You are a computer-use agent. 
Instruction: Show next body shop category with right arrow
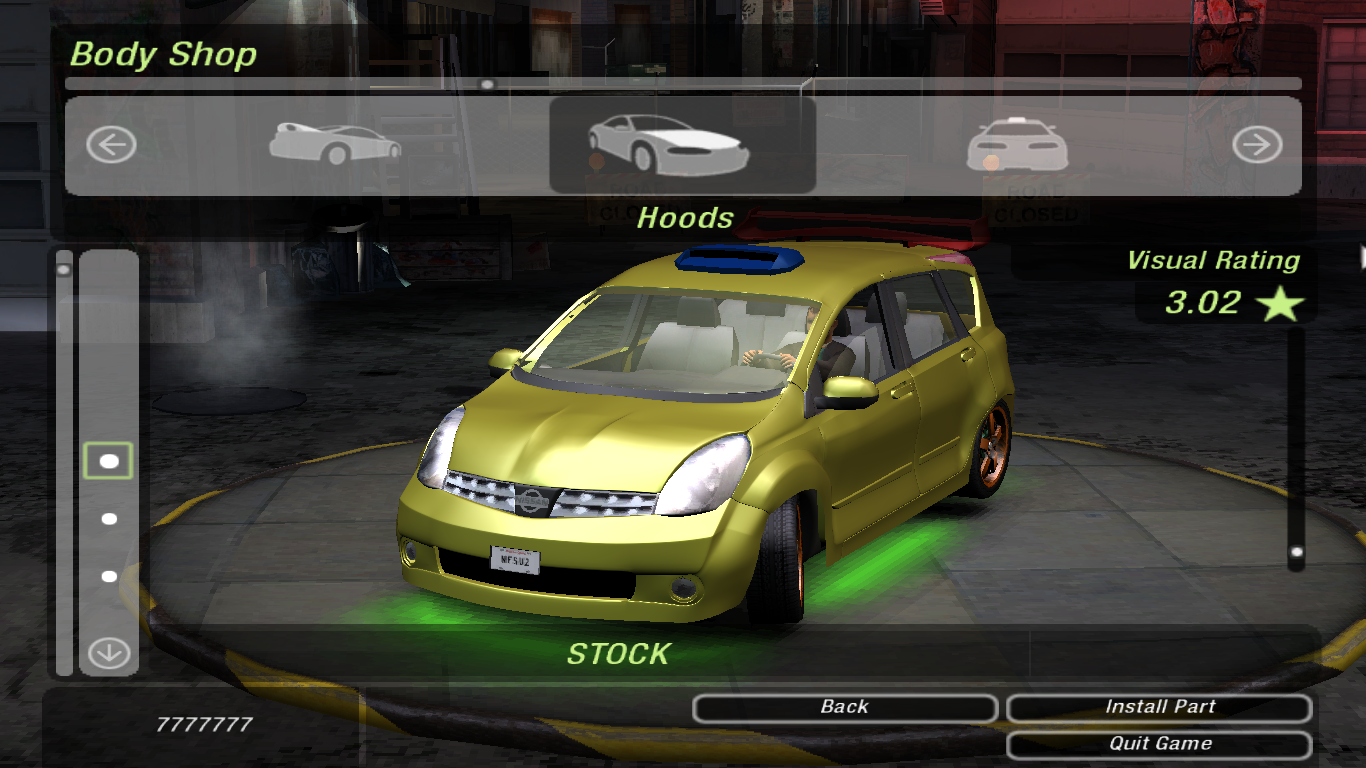(1256, 146)
